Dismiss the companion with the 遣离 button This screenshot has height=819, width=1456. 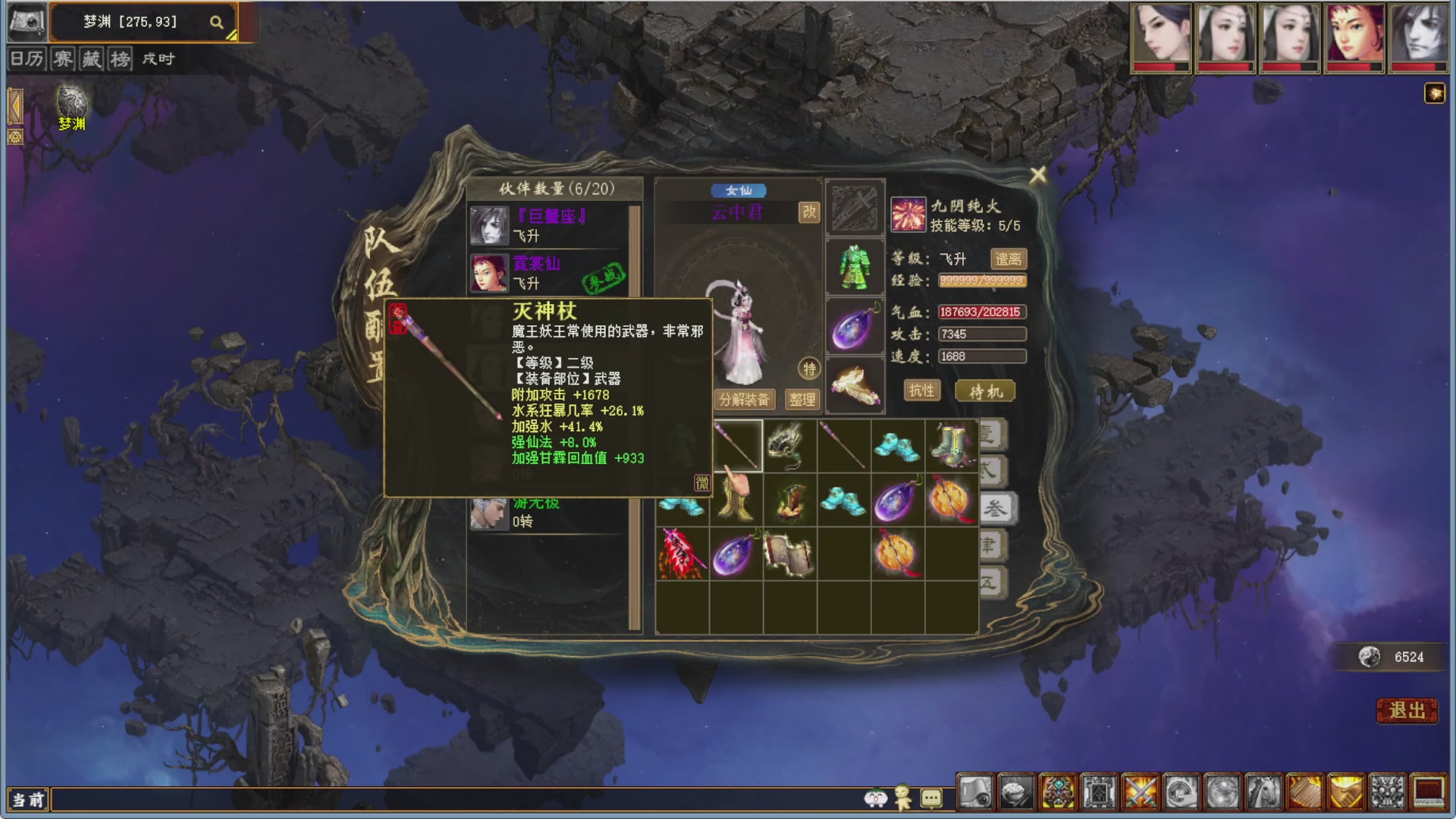point(1008,259)
